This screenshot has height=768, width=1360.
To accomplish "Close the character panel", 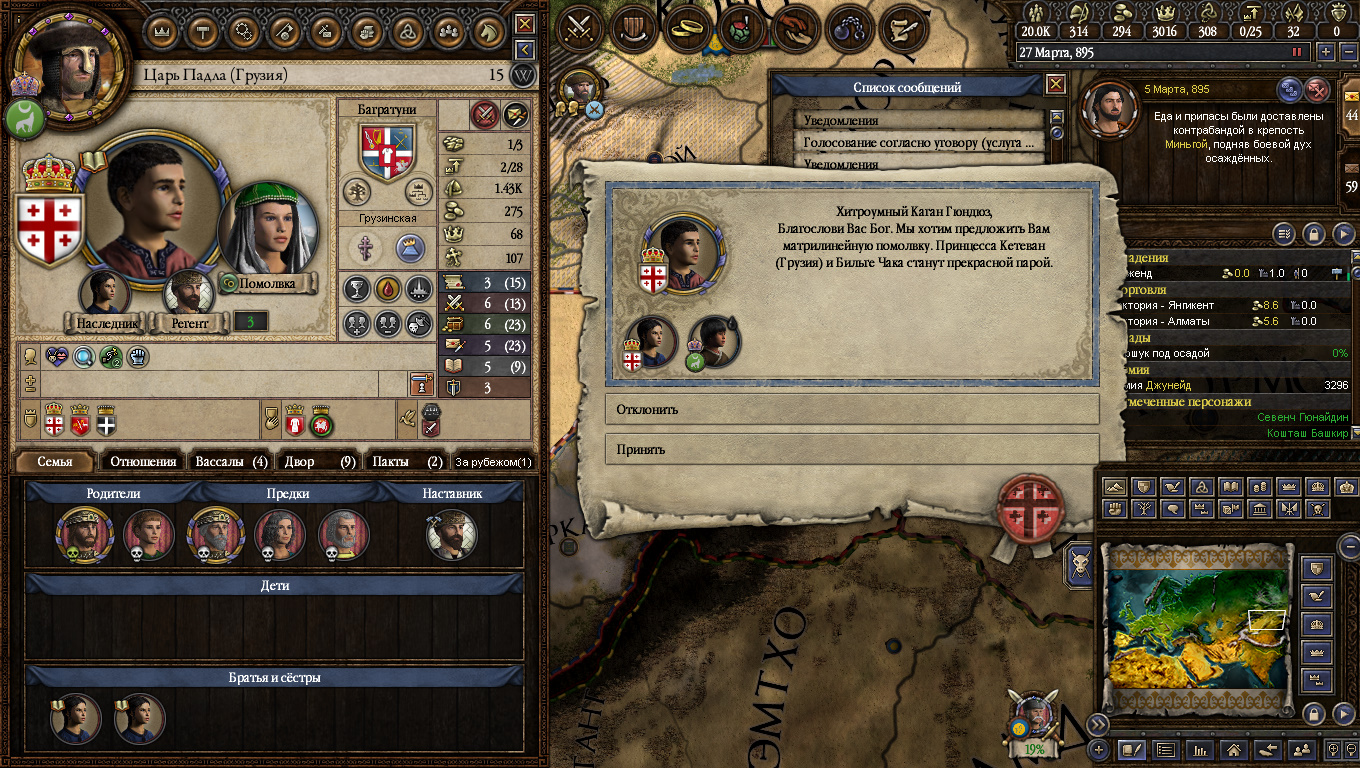I will coord(525,23).
